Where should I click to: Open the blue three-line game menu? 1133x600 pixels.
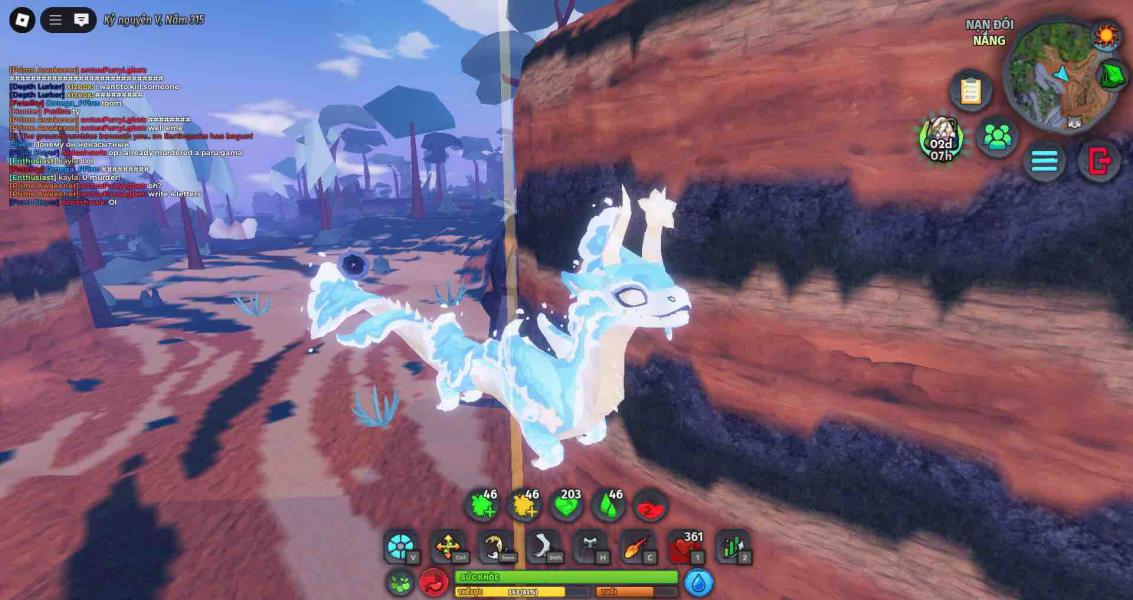coord(1044,160)
